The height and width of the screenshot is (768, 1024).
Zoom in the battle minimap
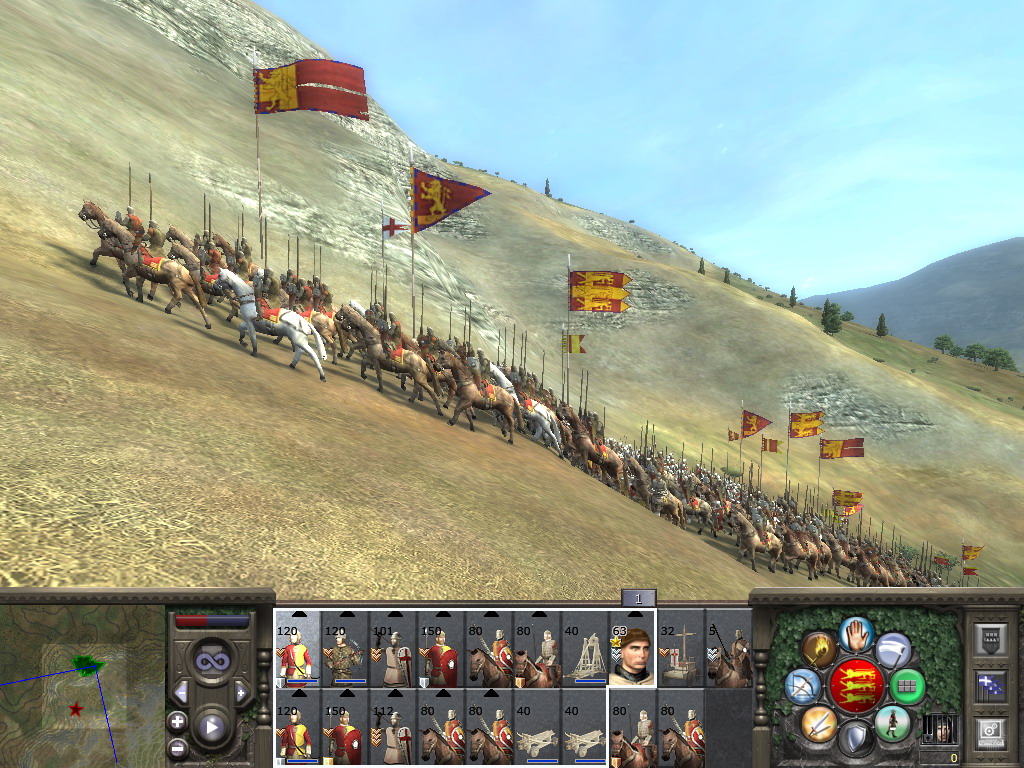[177, 721]
